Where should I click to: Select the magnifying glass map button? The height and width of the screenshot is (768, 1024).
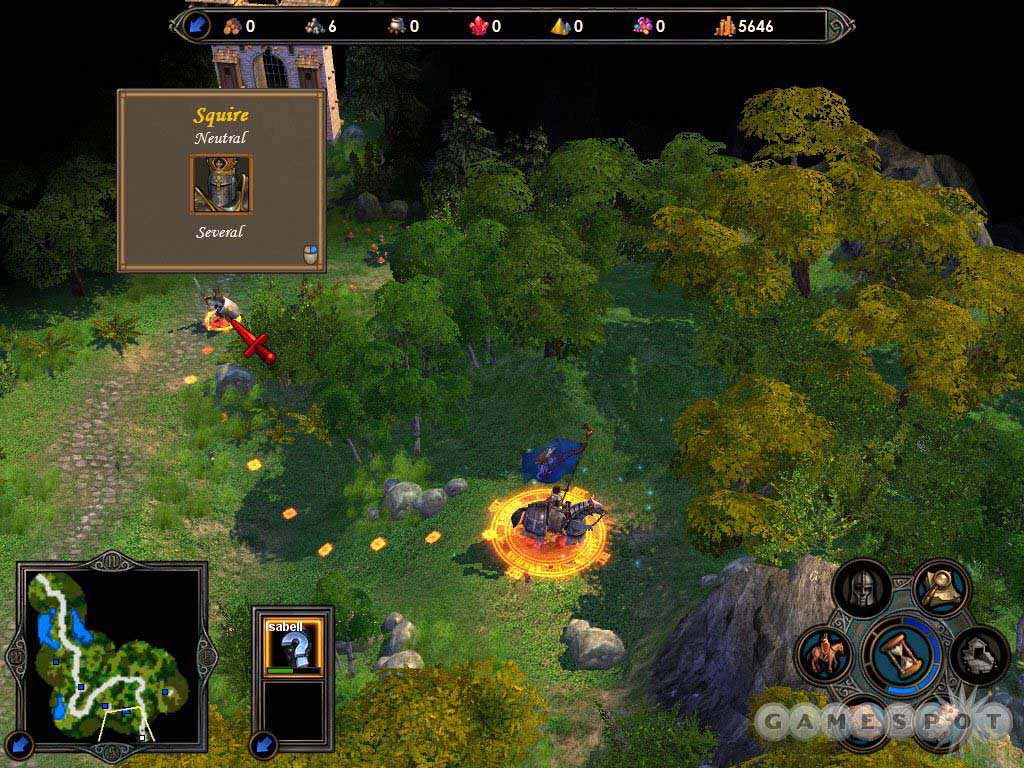[940, 589]
